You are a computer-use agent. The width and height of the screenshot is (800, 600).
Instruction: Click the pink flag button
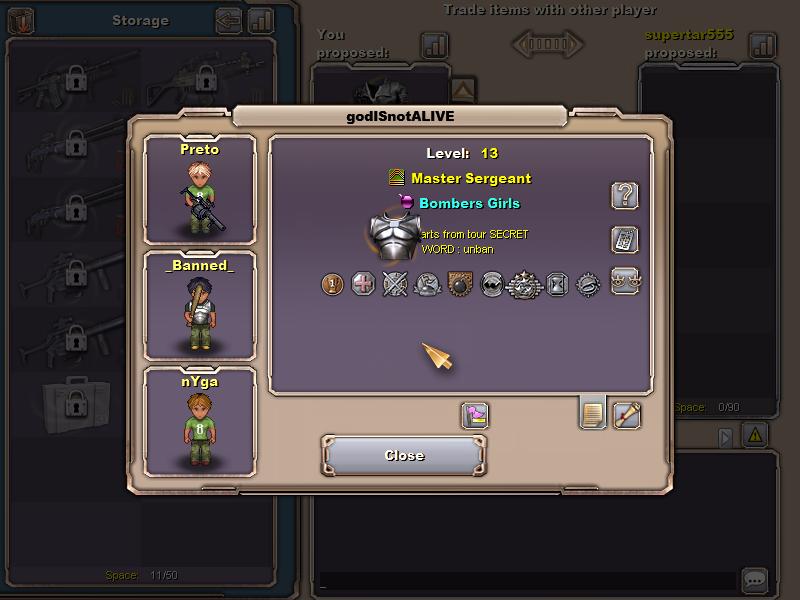pos(475,416)
